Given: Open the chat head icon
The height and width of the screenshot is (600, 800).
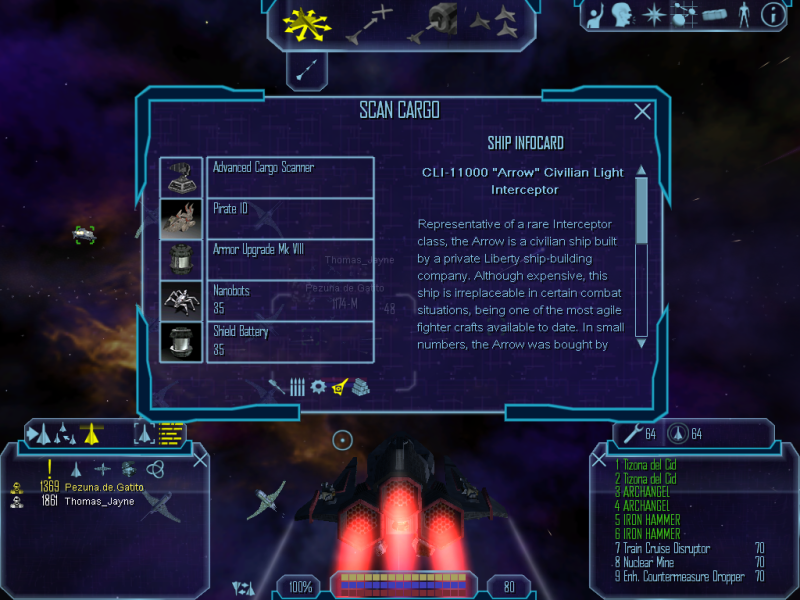Looking at the screenshot, I should pos(625,15).
